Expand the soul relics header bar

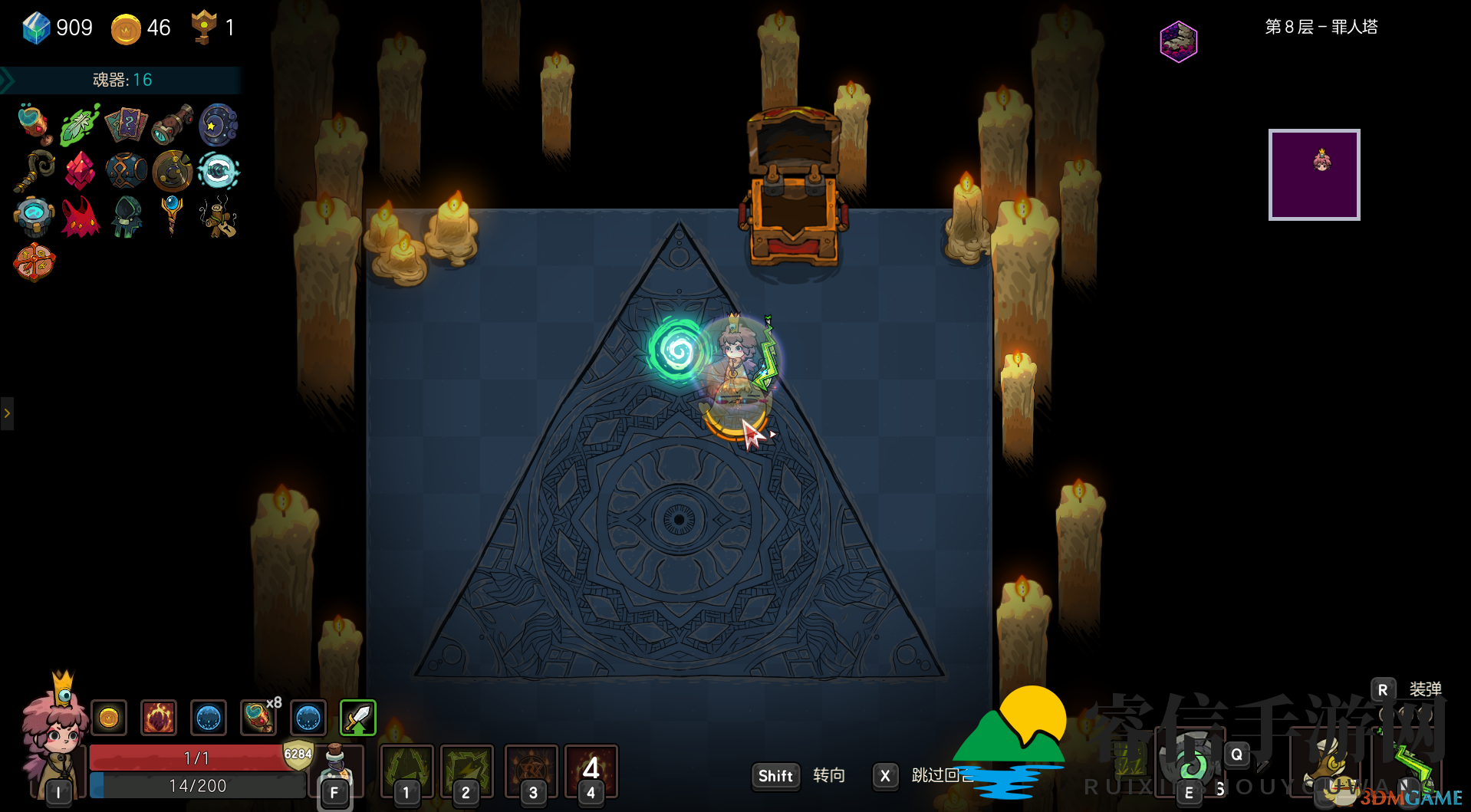click(x=121, y=80)
